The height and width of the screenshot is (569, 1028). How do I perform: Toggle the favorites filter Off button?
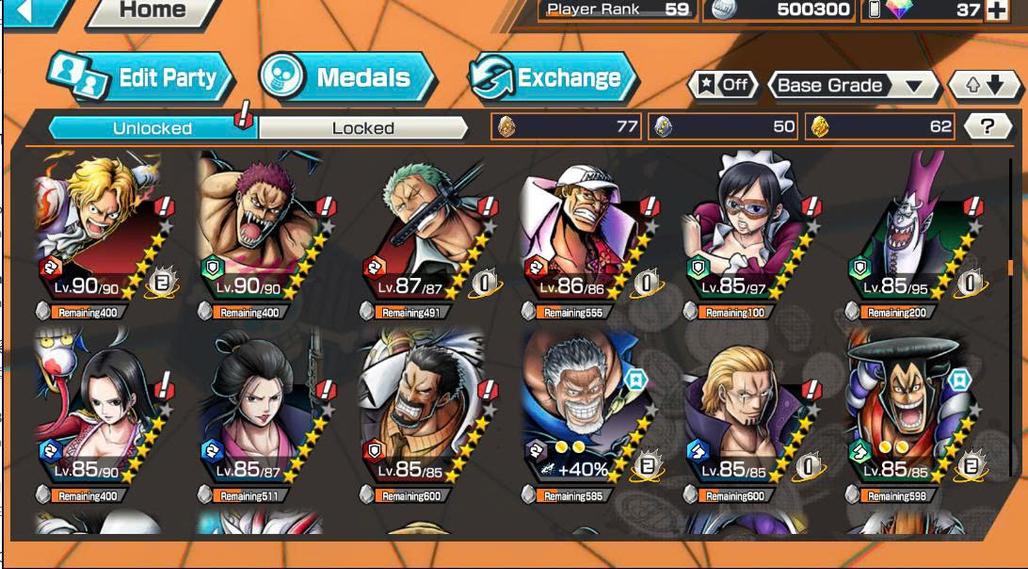[x=723, y=85]
